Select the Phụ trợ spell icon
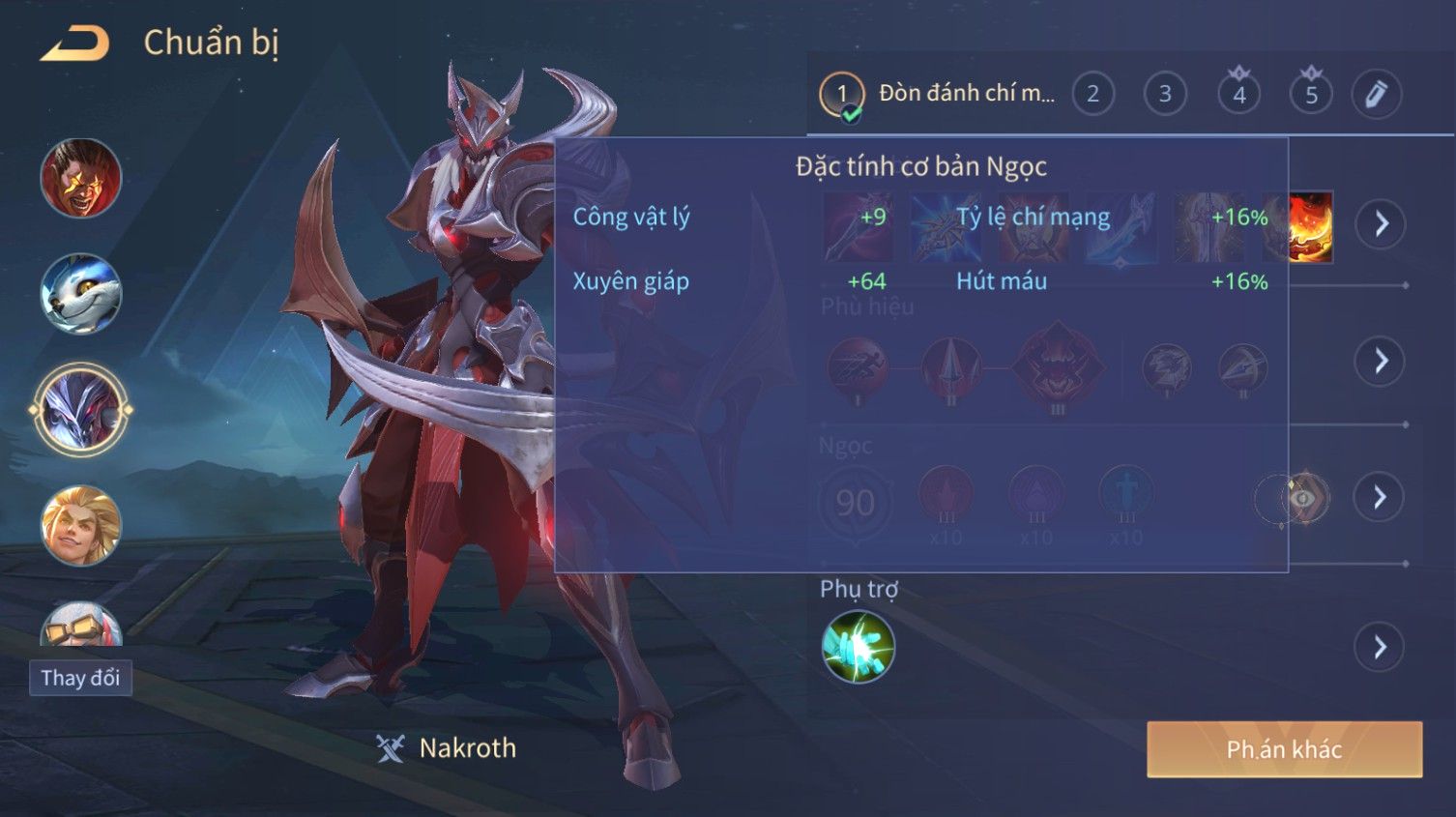Screen dimensions: 1456x817 (858, 647)
